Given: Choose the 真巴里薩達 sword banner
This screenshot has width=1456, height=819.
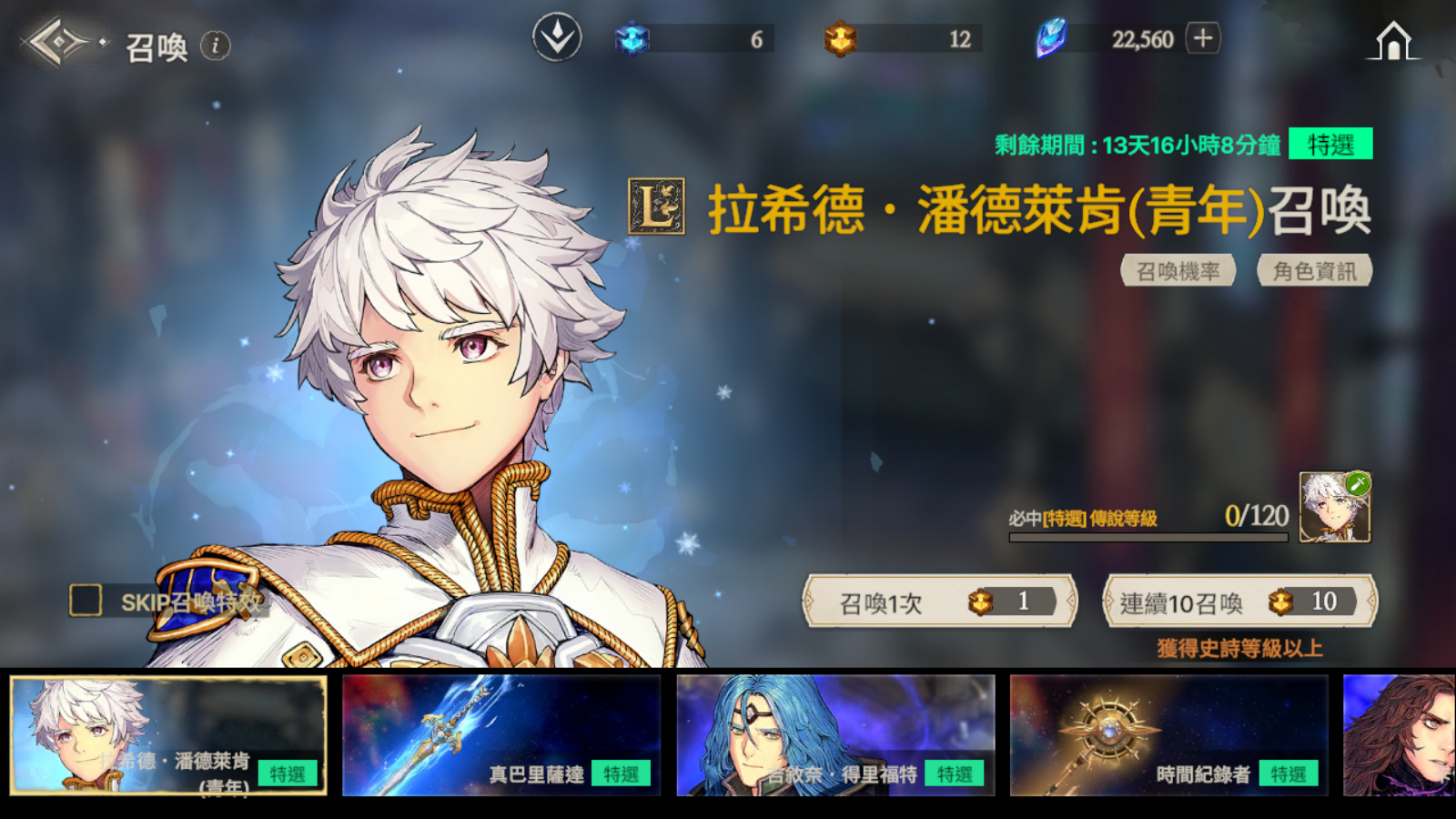Looking at the screenshot, I should pos(501,735).
